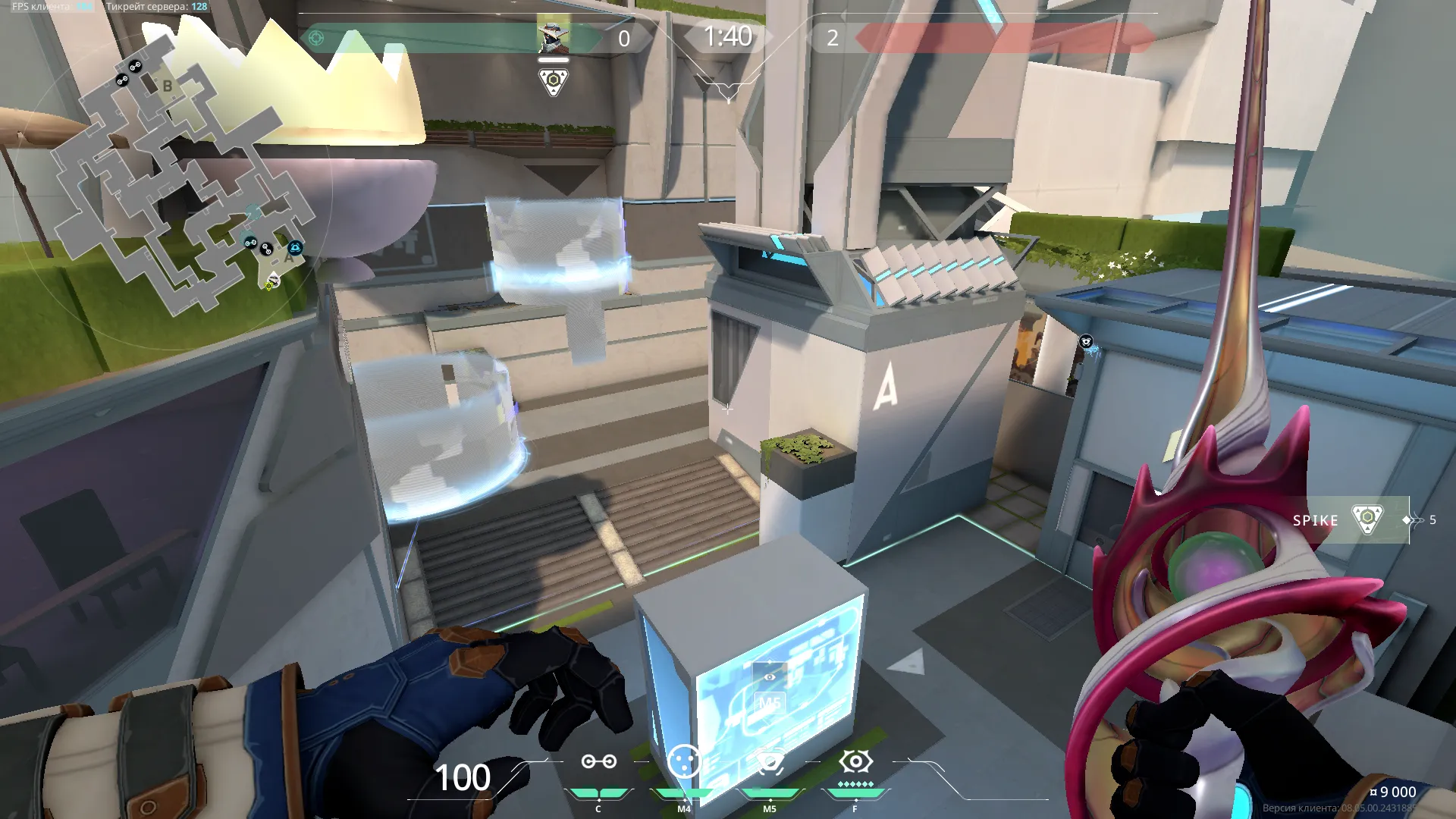Select the Spike inventory slot

[1350, 520]
